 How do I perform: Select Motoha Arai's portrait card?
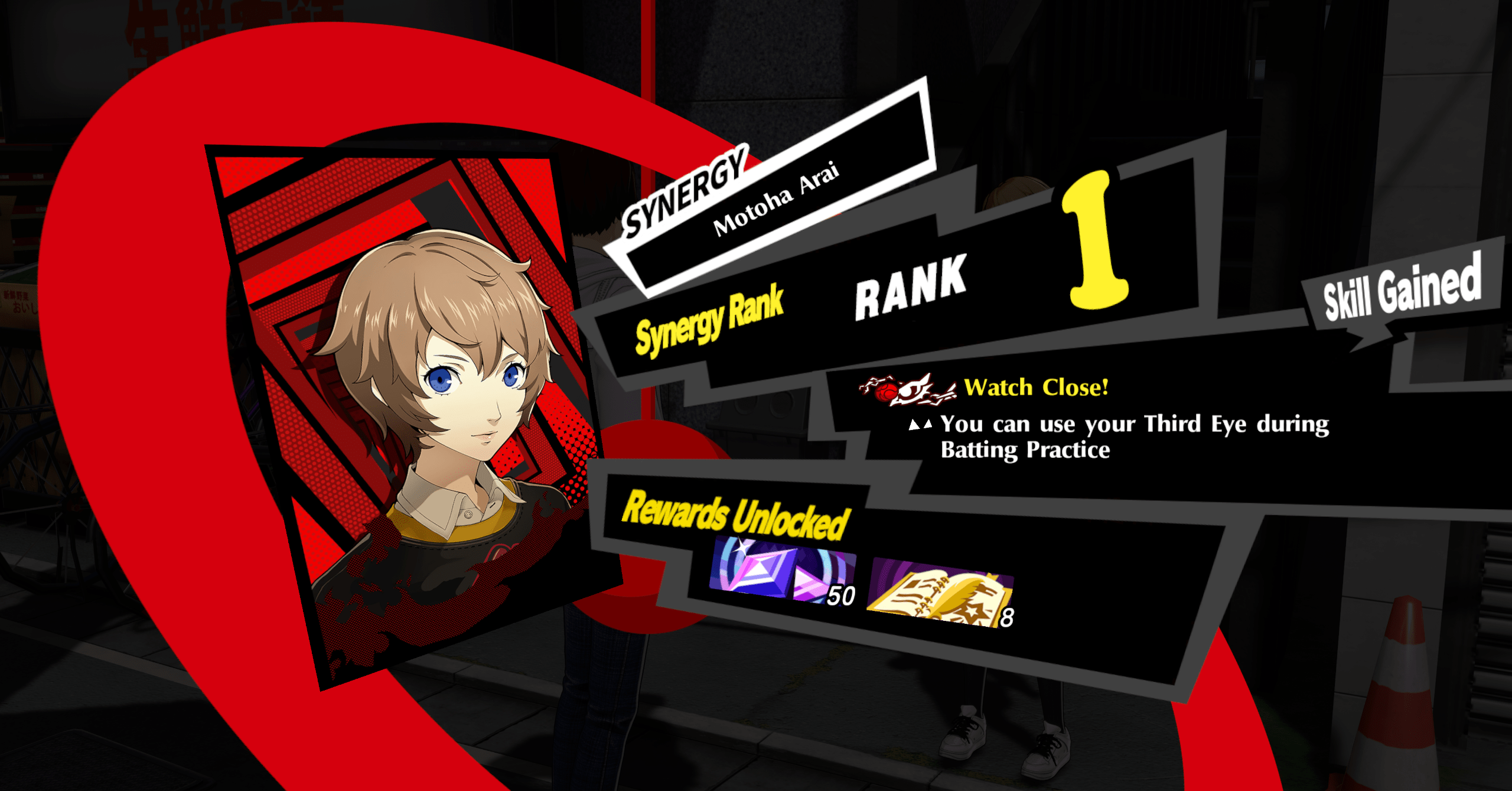click(x=413, y=414)
